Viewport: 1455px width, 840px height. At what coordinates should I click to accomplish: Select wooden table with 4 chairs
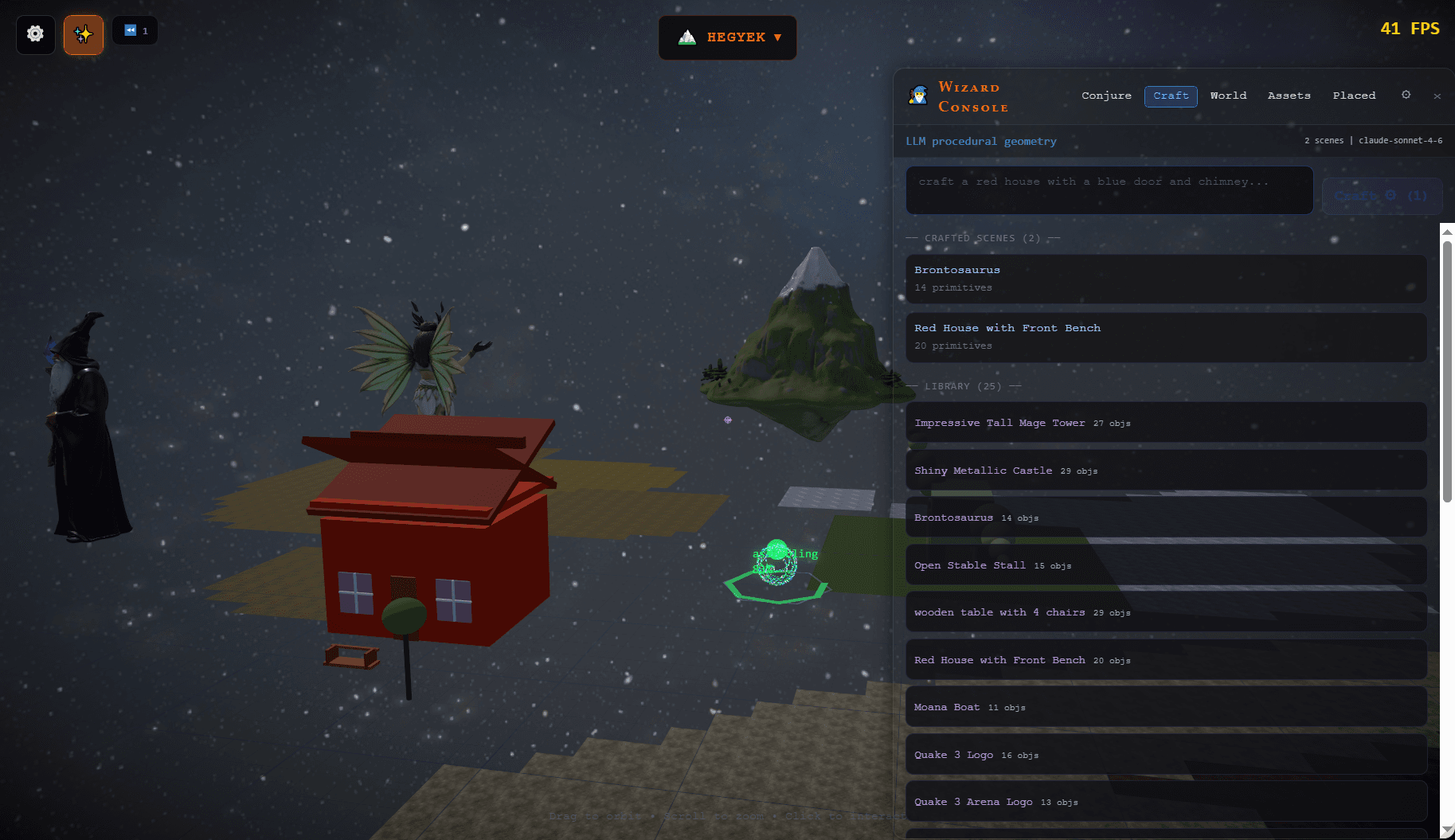[x=1165, y=612]
